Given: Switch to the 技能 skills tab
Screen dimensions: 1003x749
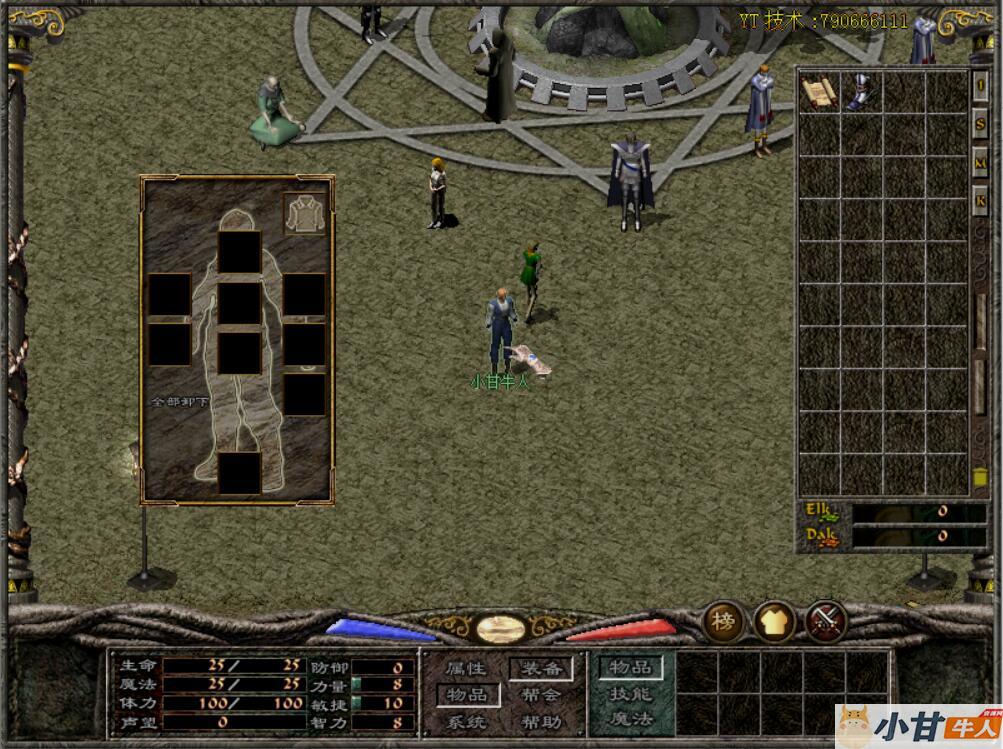Looking at the screenshot, I should (631, 694).
